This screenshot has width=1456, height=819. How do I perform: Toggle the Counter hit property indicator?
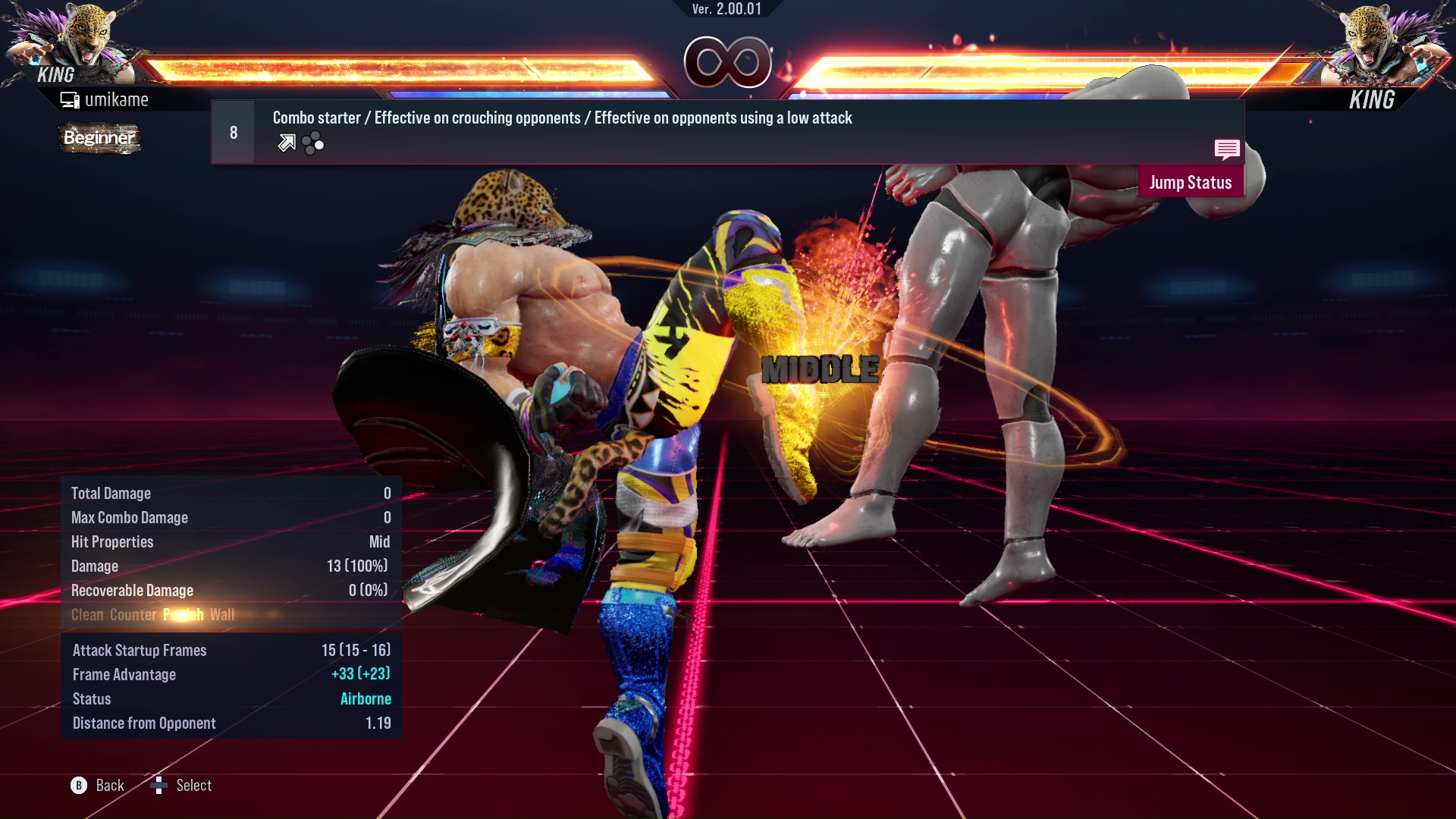(x=133, y=614)
